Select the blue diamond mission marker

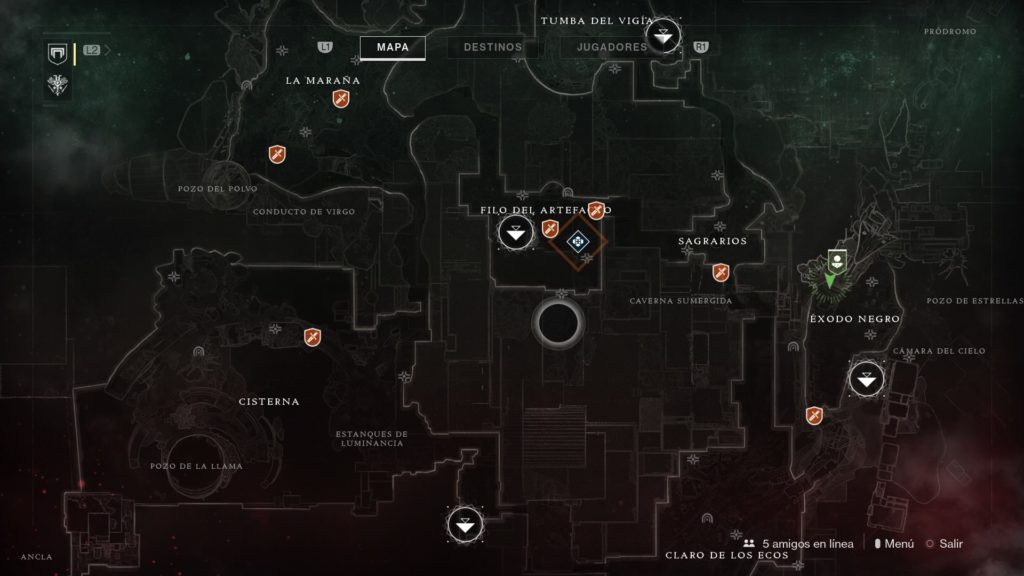click(x=578, y=241)
